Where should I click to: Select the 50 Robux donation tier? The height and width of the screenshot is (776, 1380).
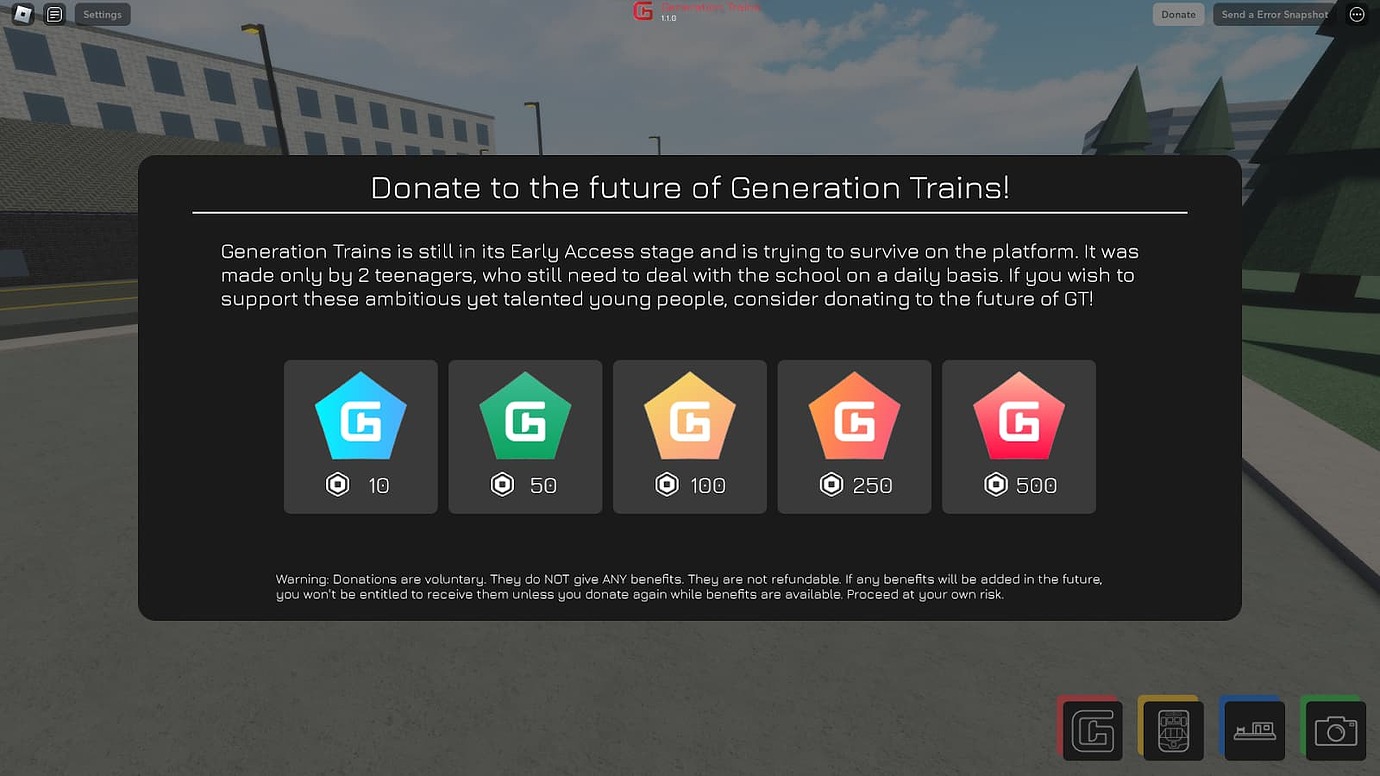525,437
